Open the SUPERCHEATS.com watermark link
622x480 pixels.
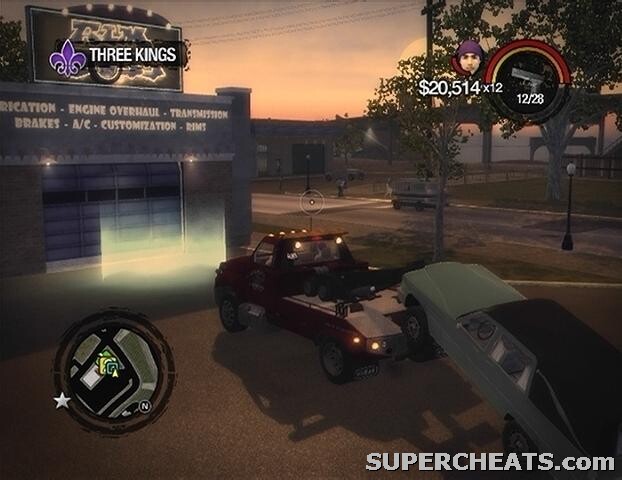[489, 461]
